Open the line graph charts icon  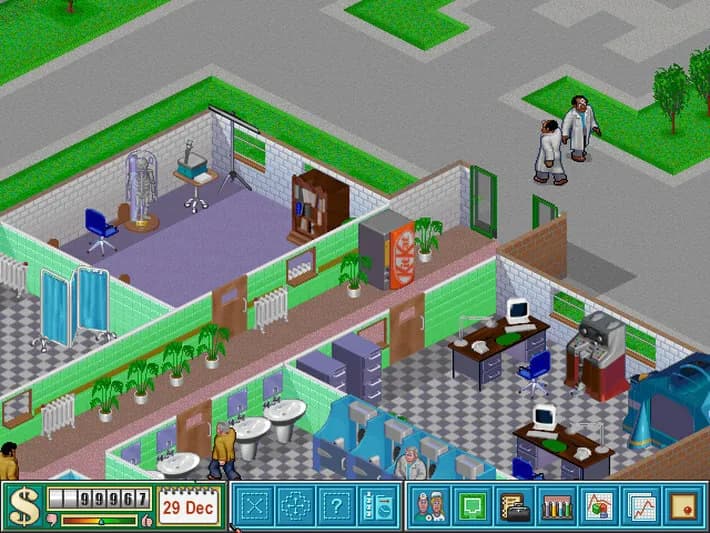[x=639, y=506]
